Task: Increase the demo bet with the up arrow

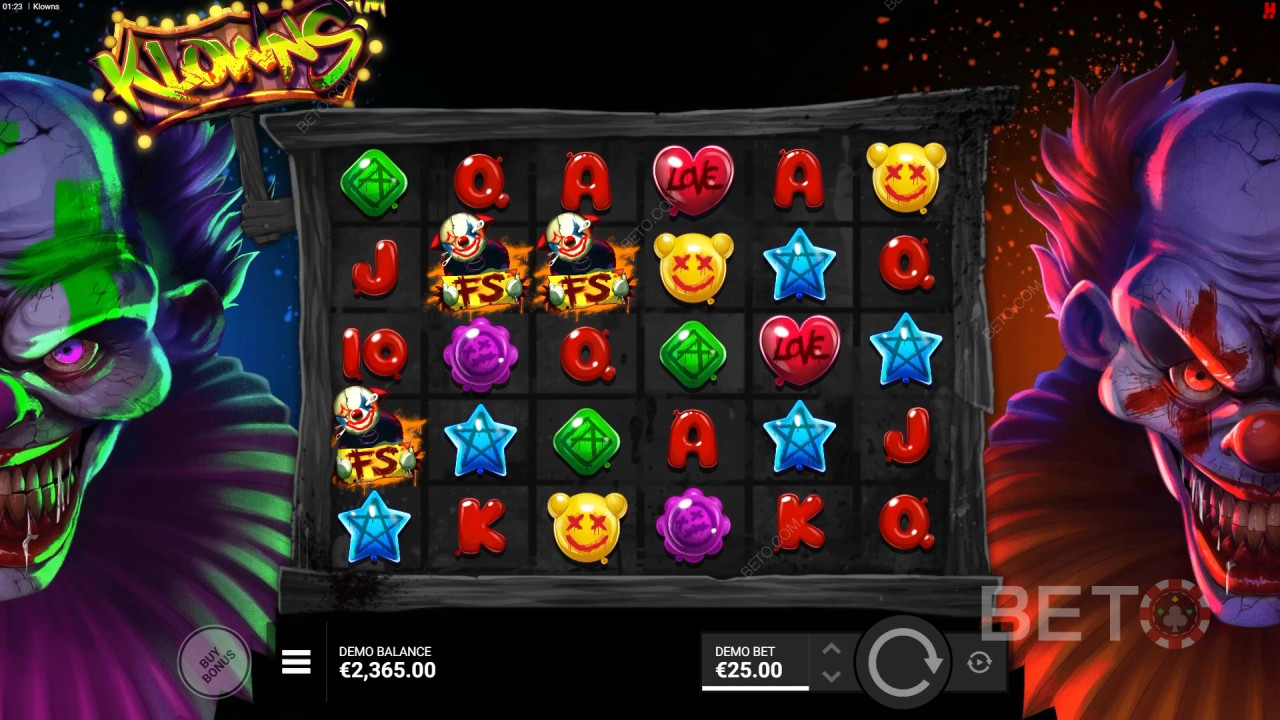Action: (x=831, y=649)
